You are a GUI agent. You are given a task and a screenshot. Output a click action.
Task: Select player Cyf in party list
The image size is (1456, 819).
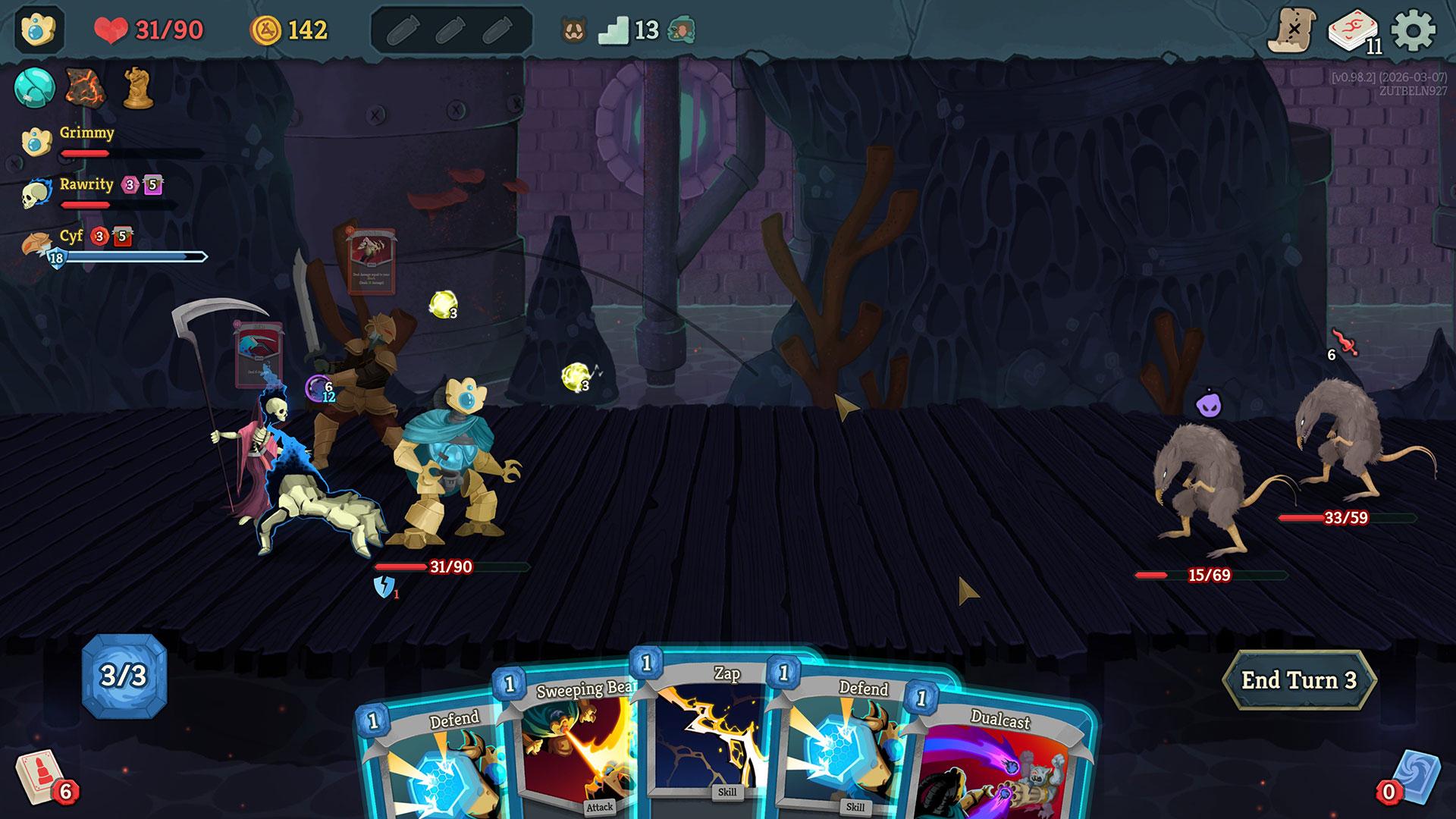point(71,237)
